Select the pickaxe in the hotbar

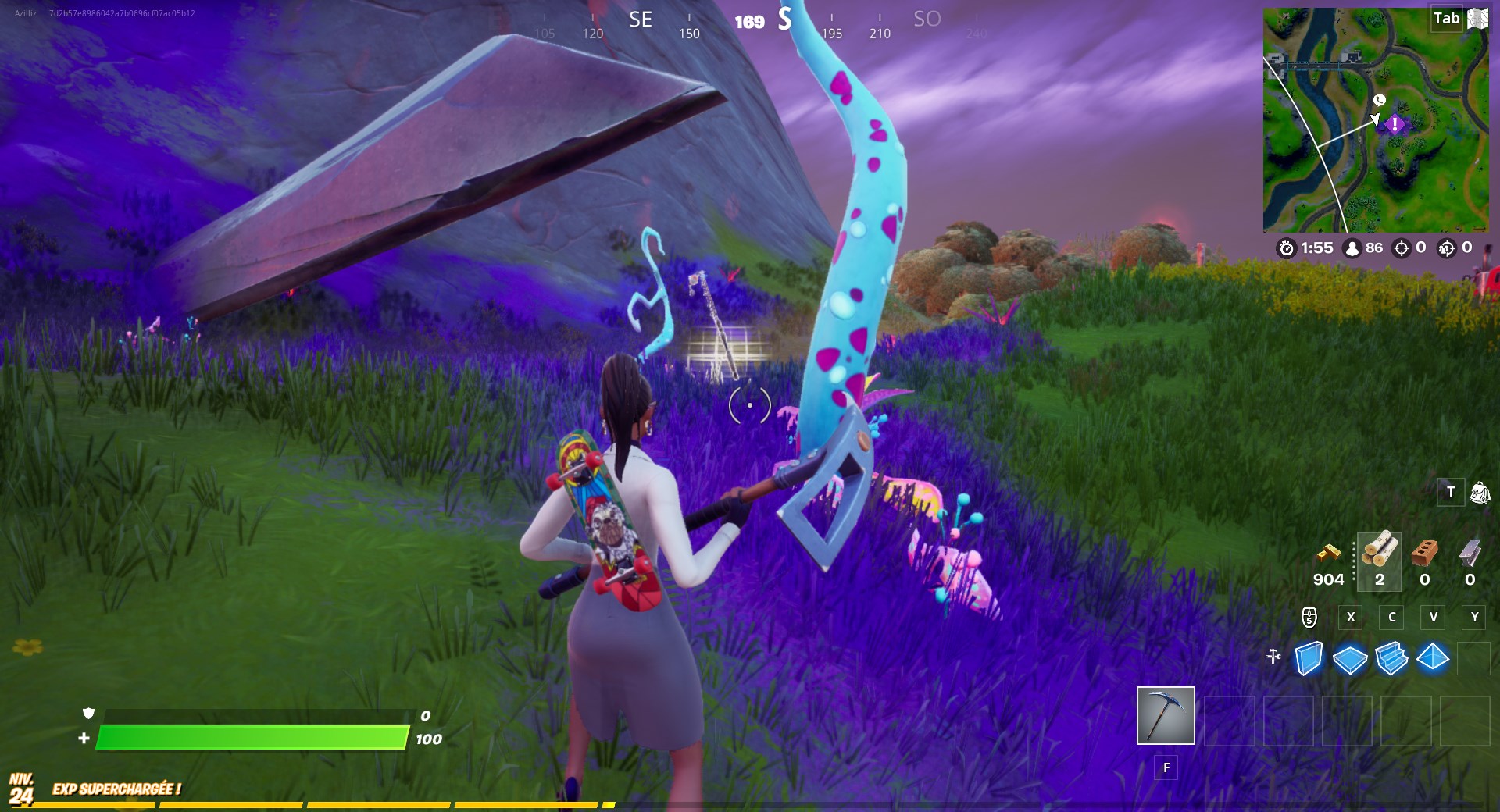[x=1166, y=714]
